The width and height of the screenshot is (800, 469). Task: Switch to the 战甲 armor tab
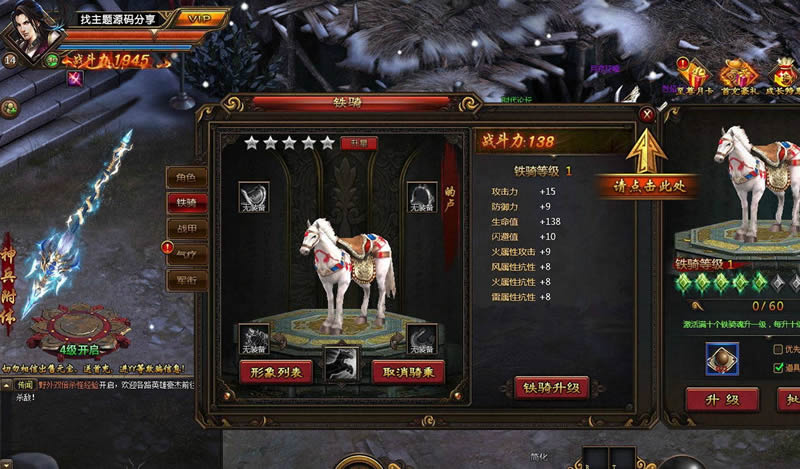tap(186, 228)
